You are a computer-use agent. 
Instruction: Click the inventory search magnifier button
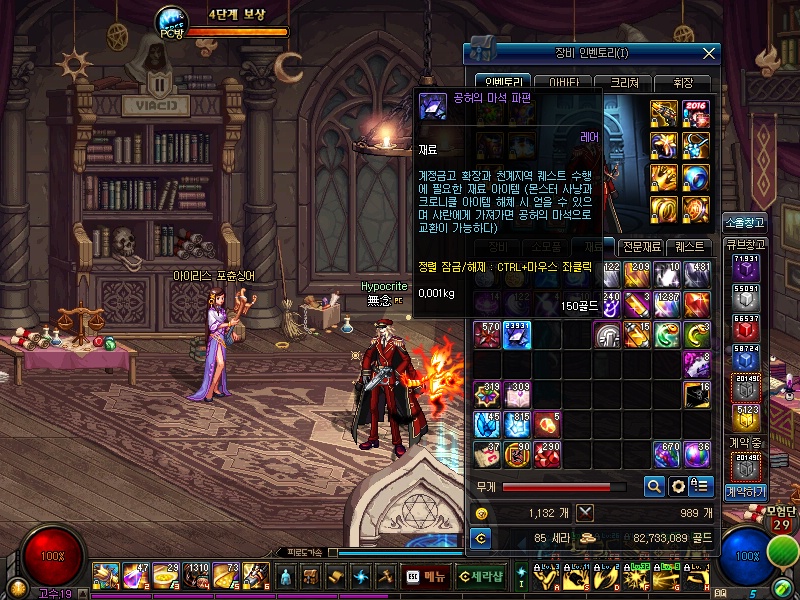(x=654, y=487)
